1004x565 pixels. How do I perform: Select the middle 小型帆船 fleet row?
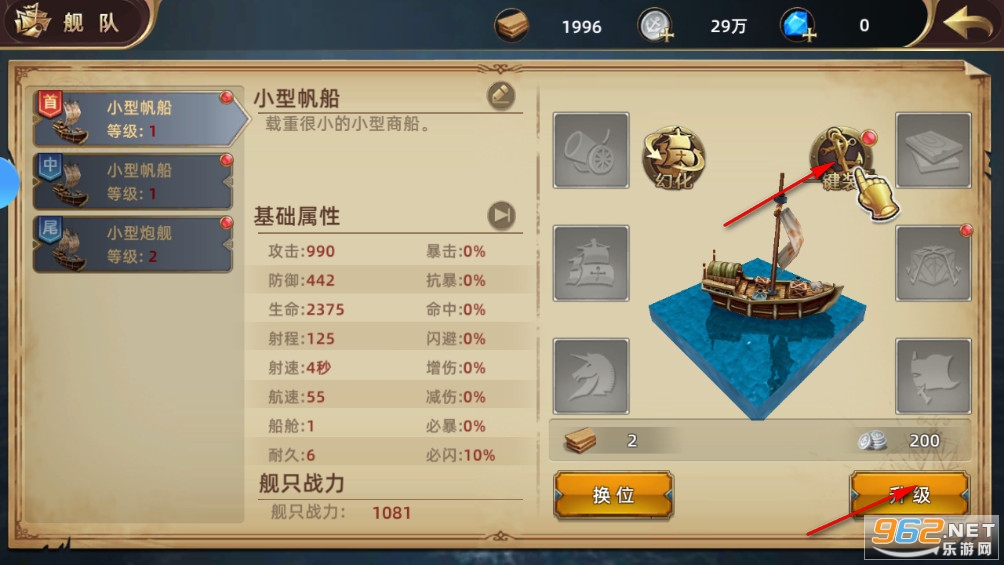coord(135,181)
